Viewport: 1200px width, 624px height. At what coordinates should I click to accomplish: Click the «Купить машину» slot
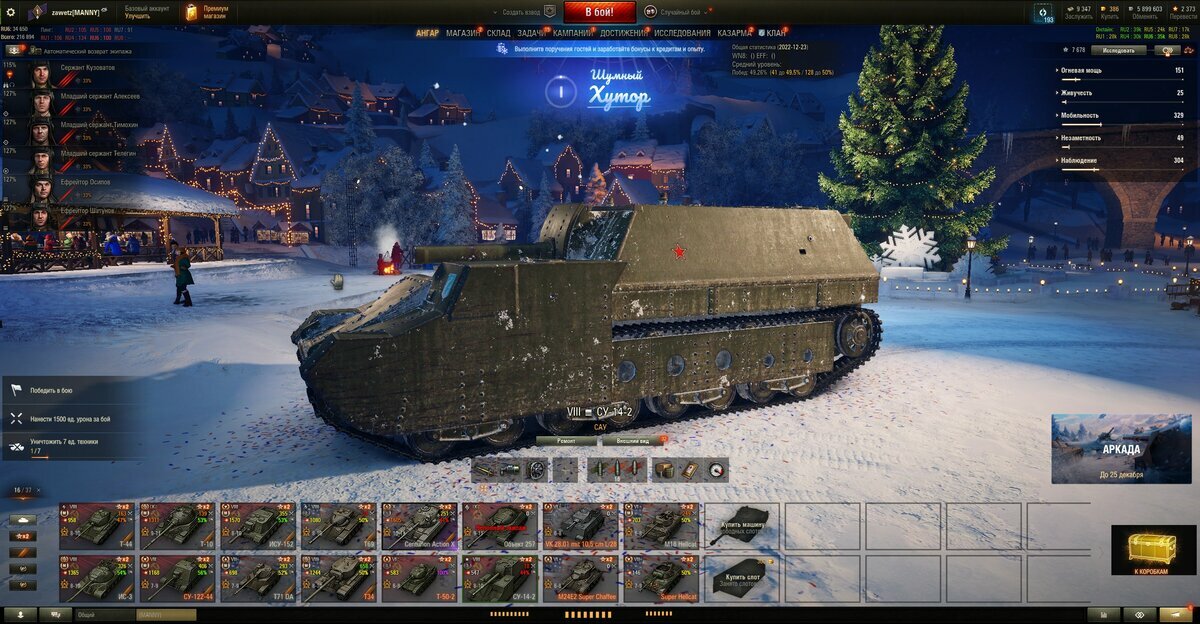pyautogui.click(x=743, y=525)
